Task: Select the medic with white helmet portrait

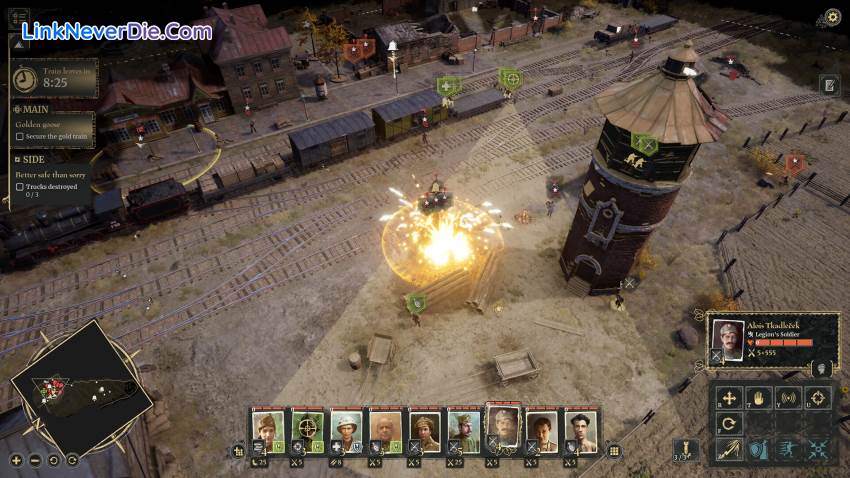Action: coord(346,431)
